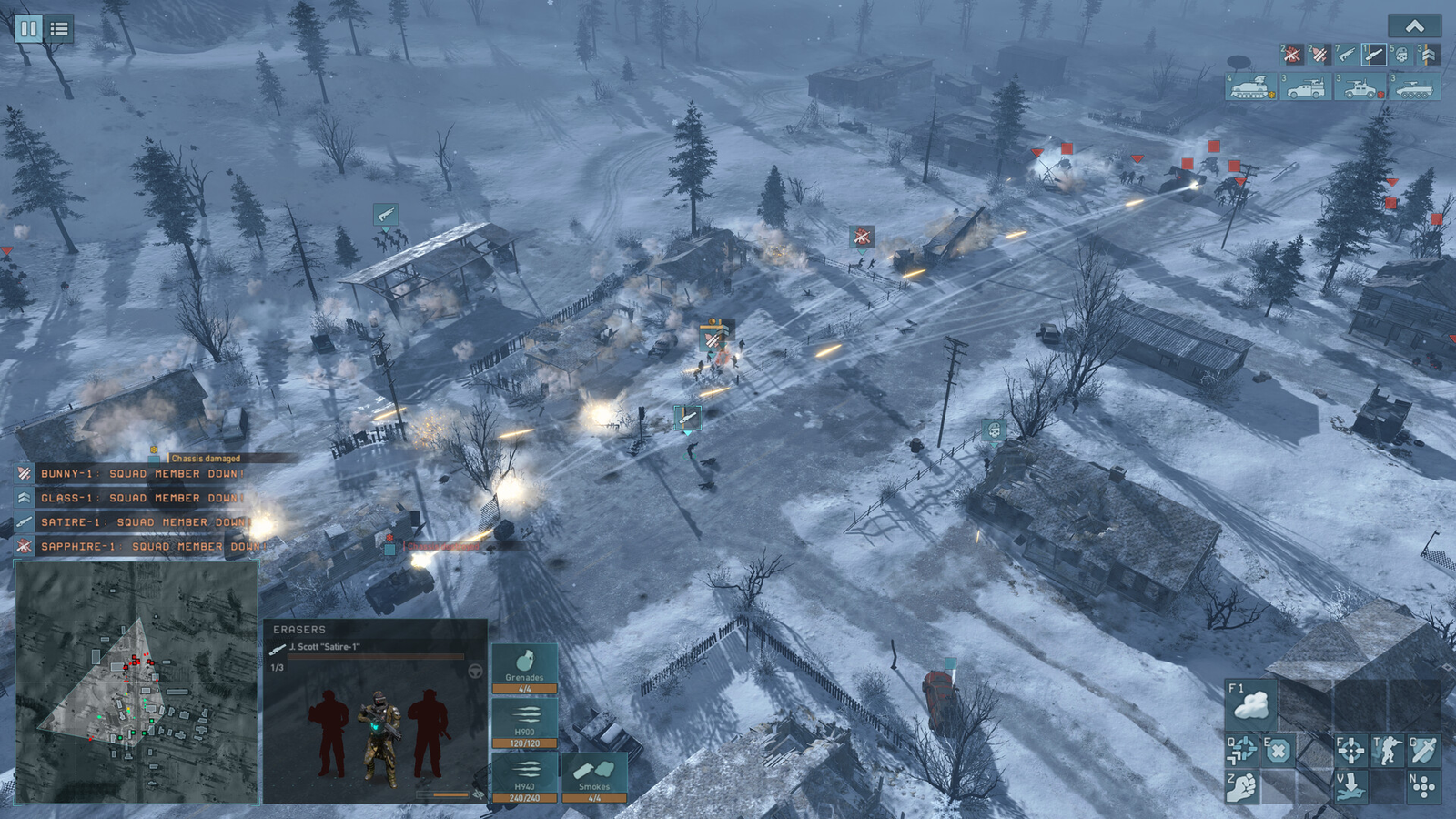Mute squad voice with speaker icon

coord(479,794)
